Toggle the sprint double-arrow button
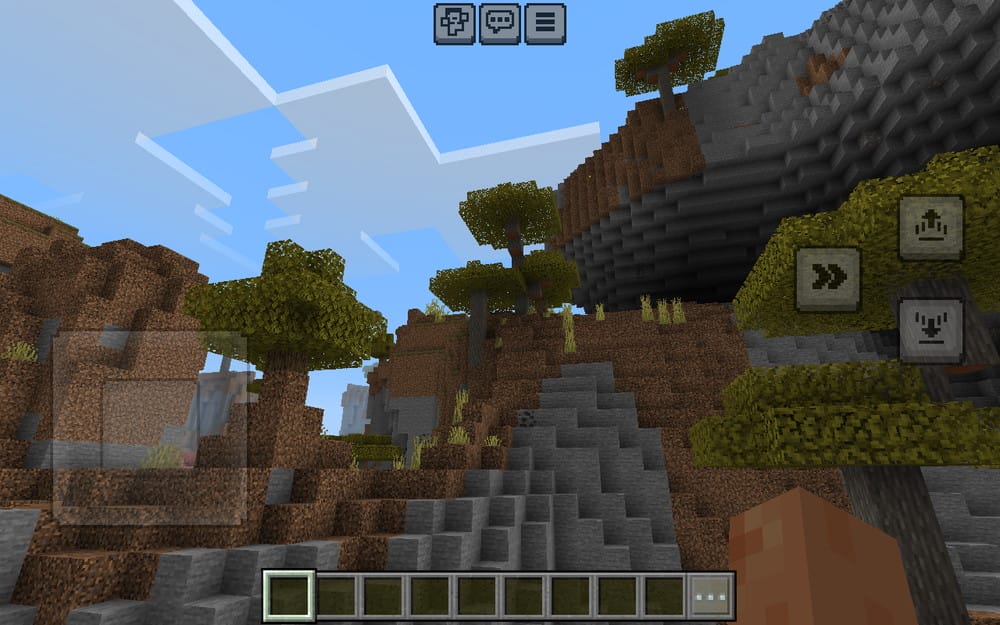 828,279
